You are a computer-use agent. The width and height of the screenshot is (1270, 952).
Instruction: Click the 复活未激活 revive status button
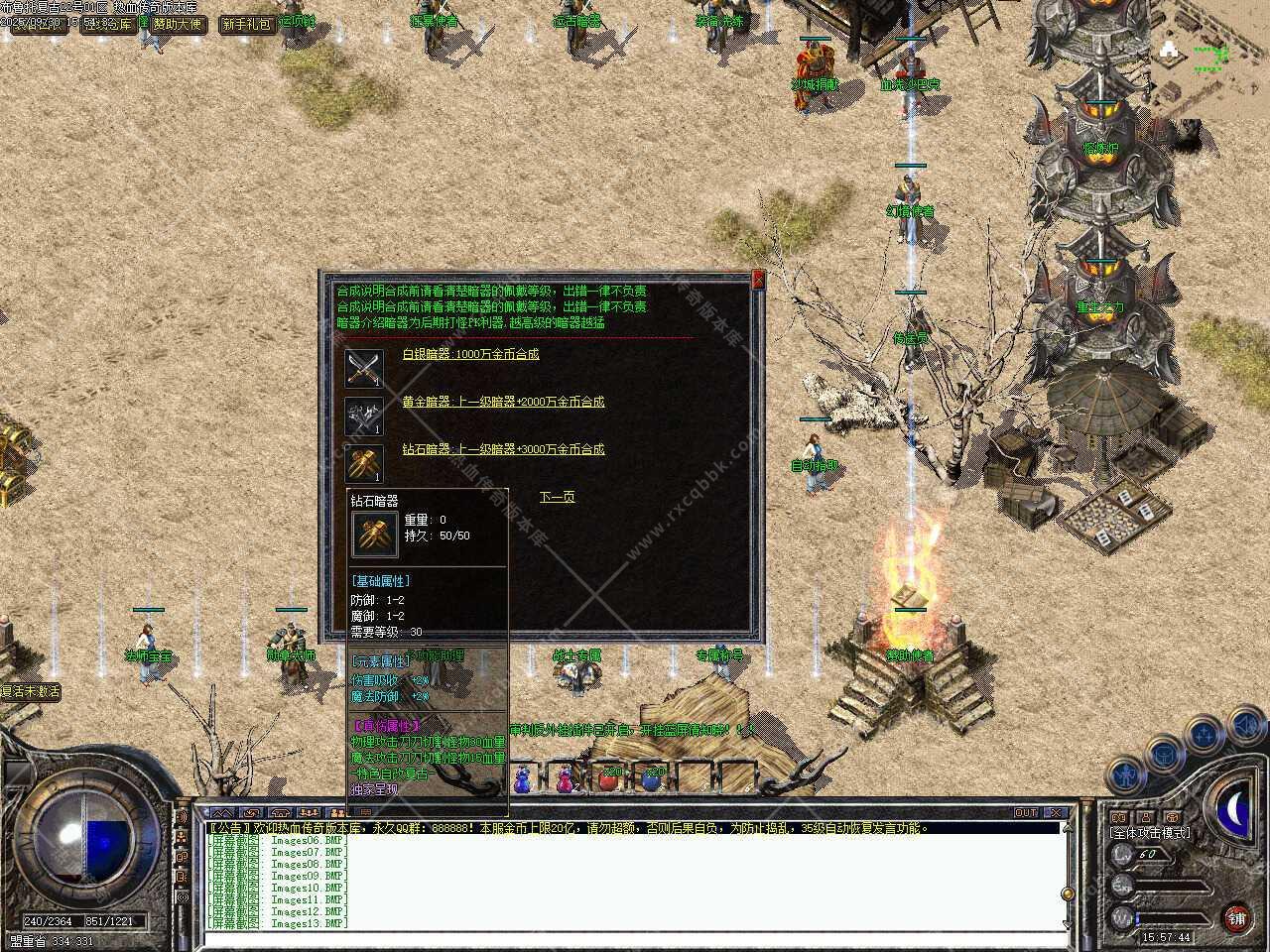click(31, 692)
